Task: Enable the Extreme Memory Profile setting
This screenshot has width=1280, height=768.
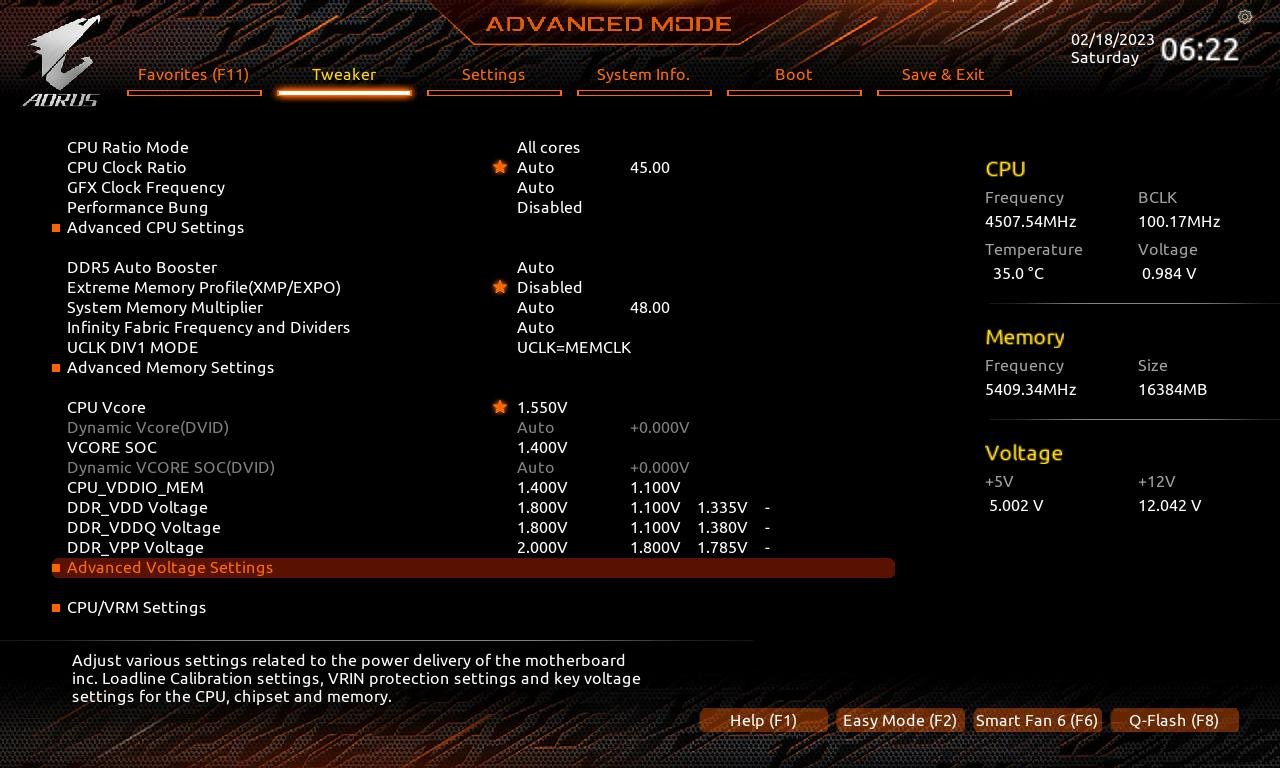Action: tap(549, 287)
